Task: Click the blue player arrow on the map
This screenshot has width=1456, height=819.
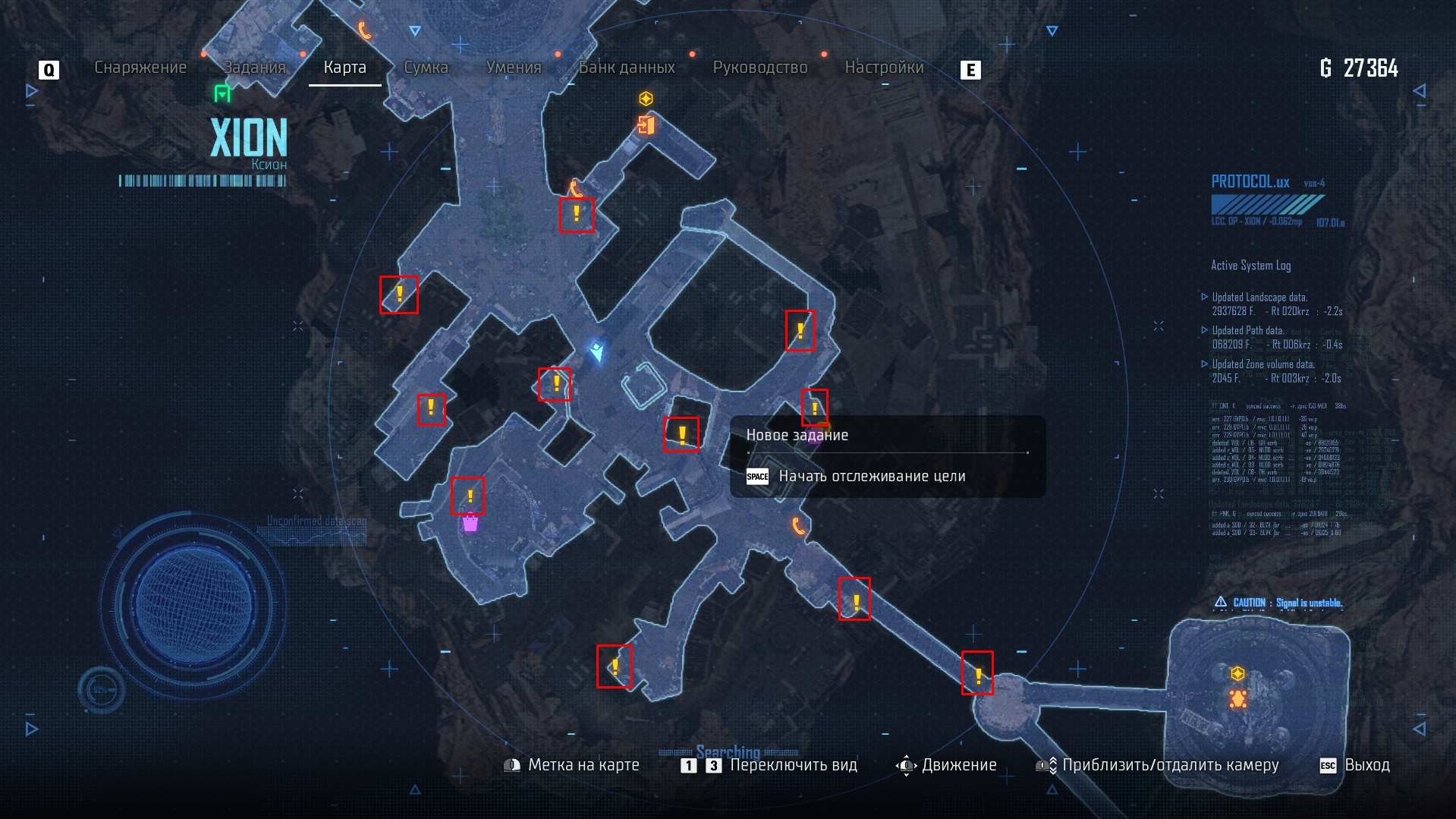Action: coord(598,351)
